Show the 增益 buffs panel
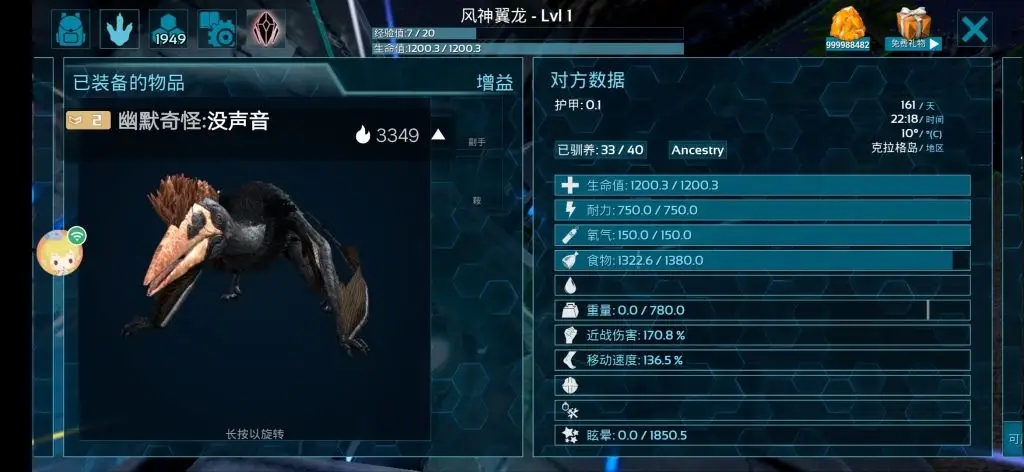This screenshot has height=472, width=1024. [495, 83]
